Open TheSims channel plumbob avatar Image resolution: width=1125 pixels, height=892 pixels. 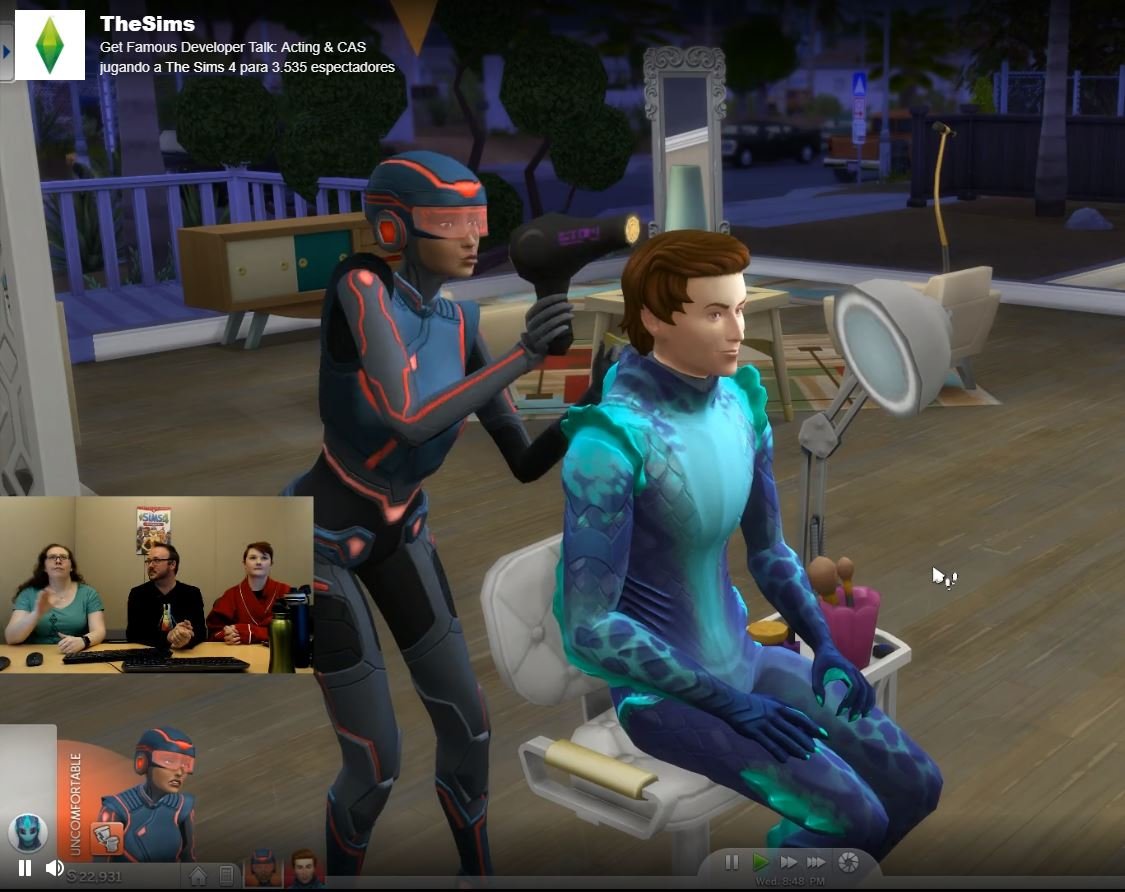[50, 45]
